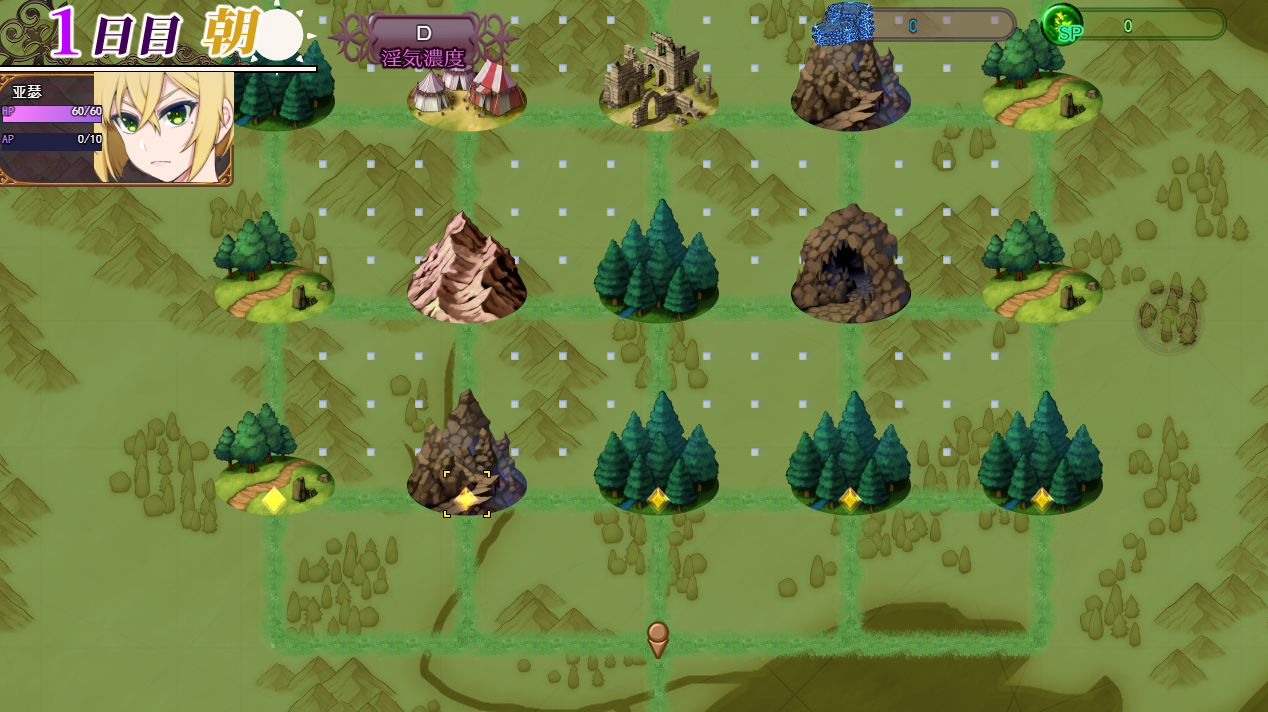Click the green SP orb icon
Viewport: 1268px width, 712px height.
click(1062, 25)
